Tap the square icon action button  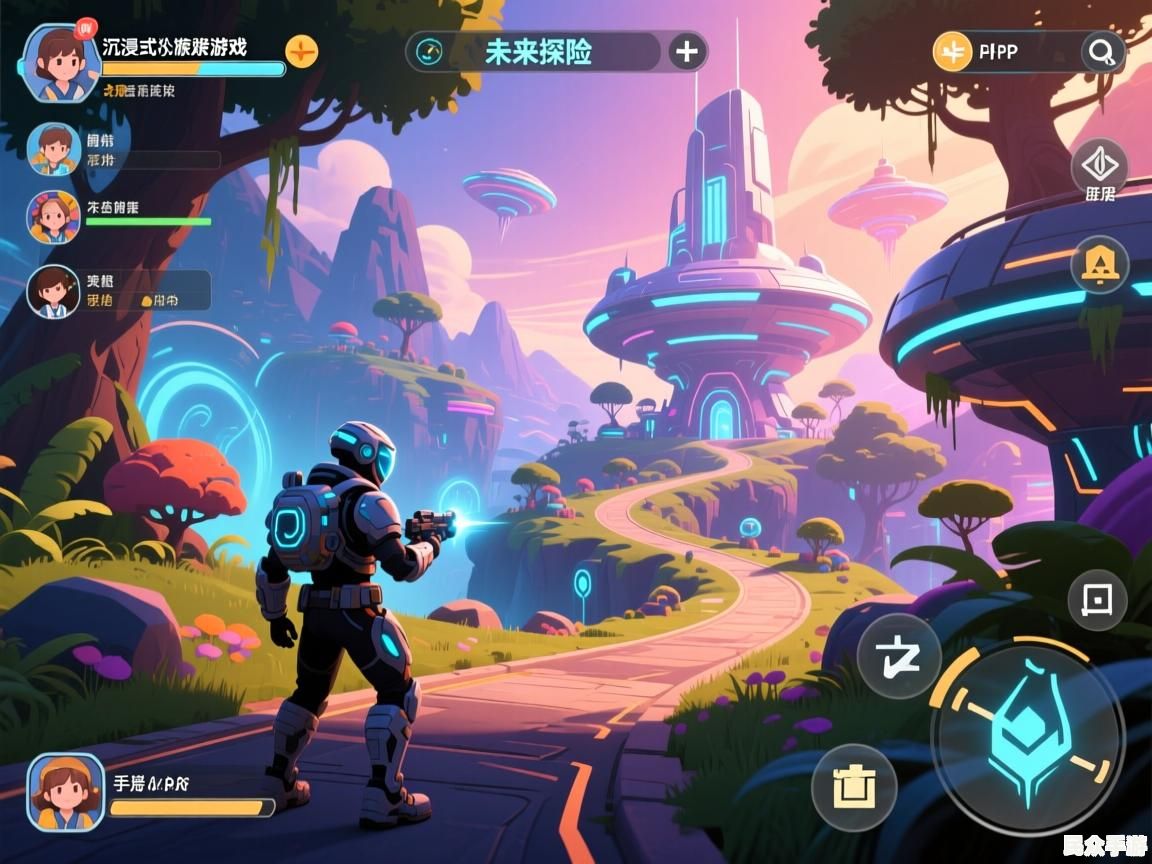[x=1097, y=600]
